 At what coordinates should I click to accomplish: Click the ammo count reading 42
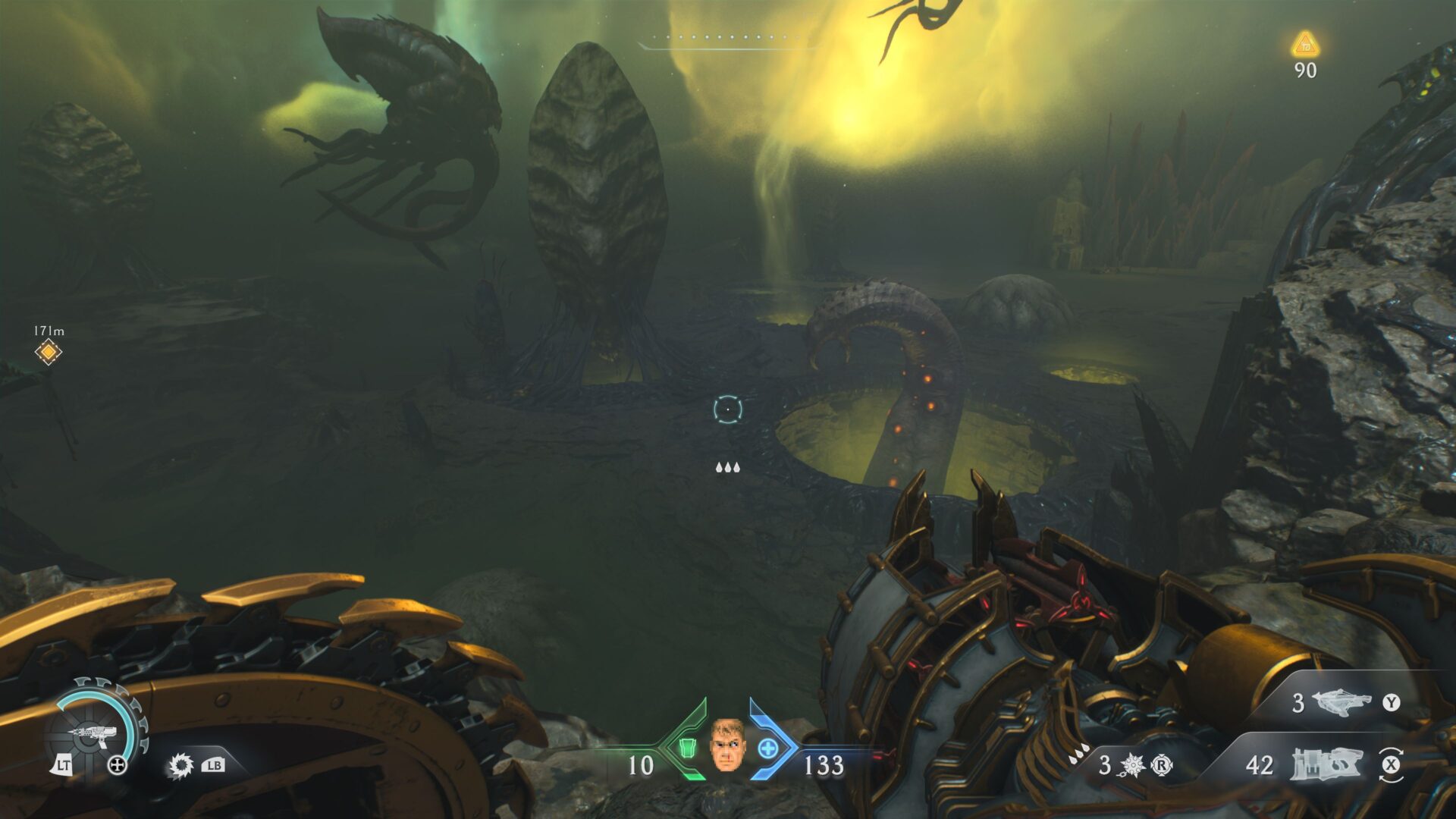[x=1260, y=767]
